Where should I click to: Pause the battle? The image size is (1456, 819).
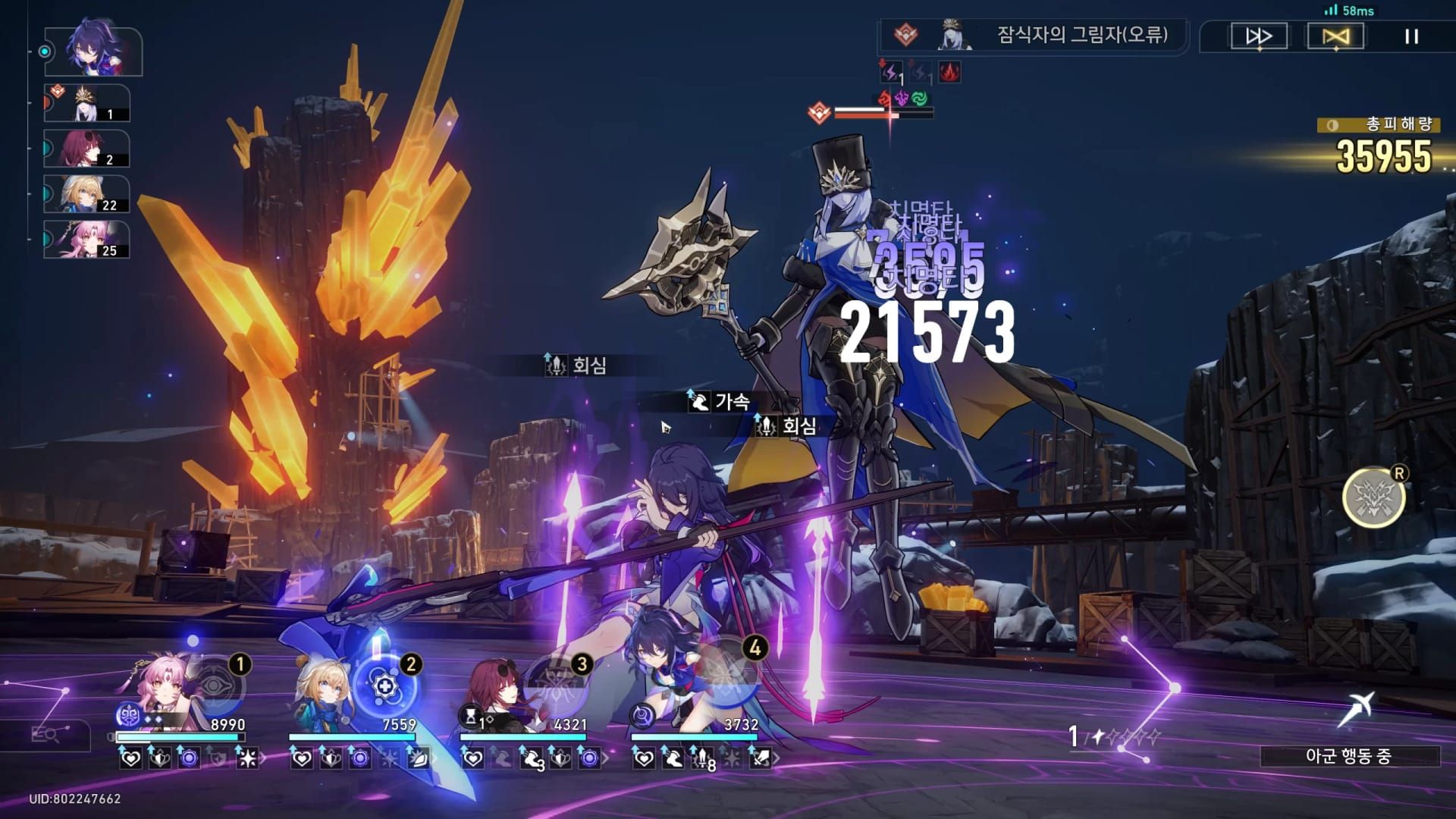pos(1411,36)
